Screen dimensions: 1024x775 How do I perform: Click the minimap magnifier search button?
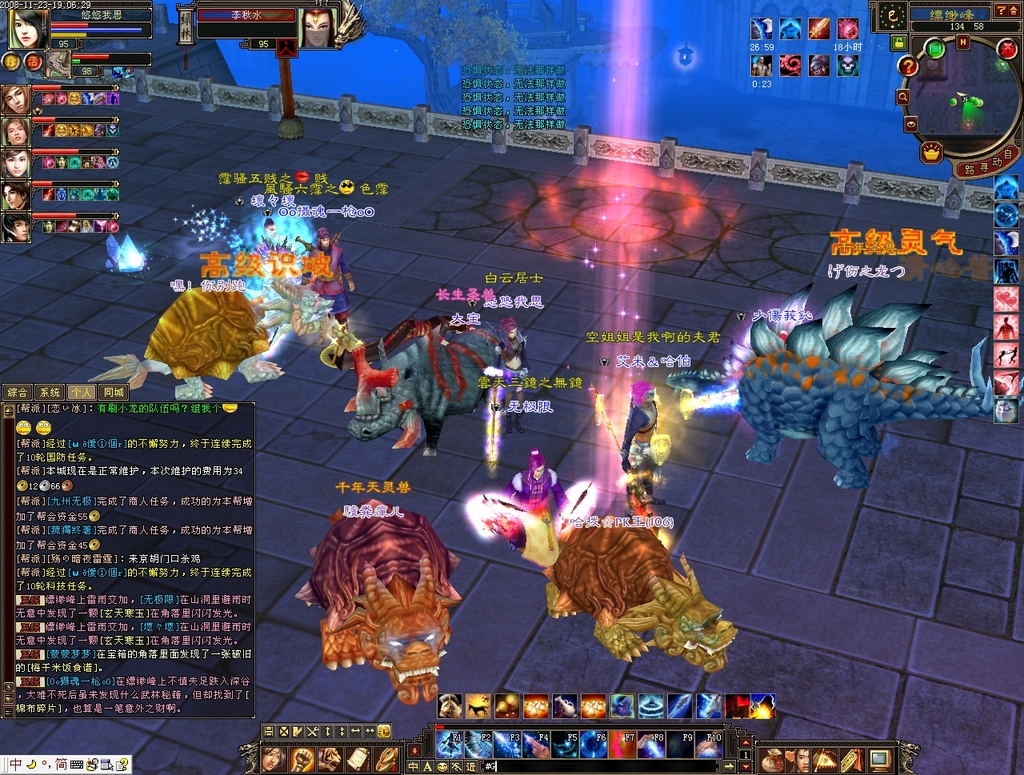pyautogui.click(x=903, y=97)
